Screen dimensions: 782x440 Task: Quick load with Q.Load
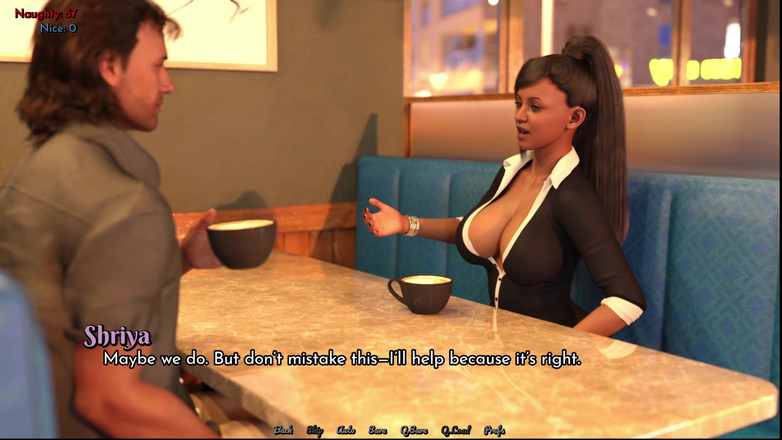click(455, 430)
